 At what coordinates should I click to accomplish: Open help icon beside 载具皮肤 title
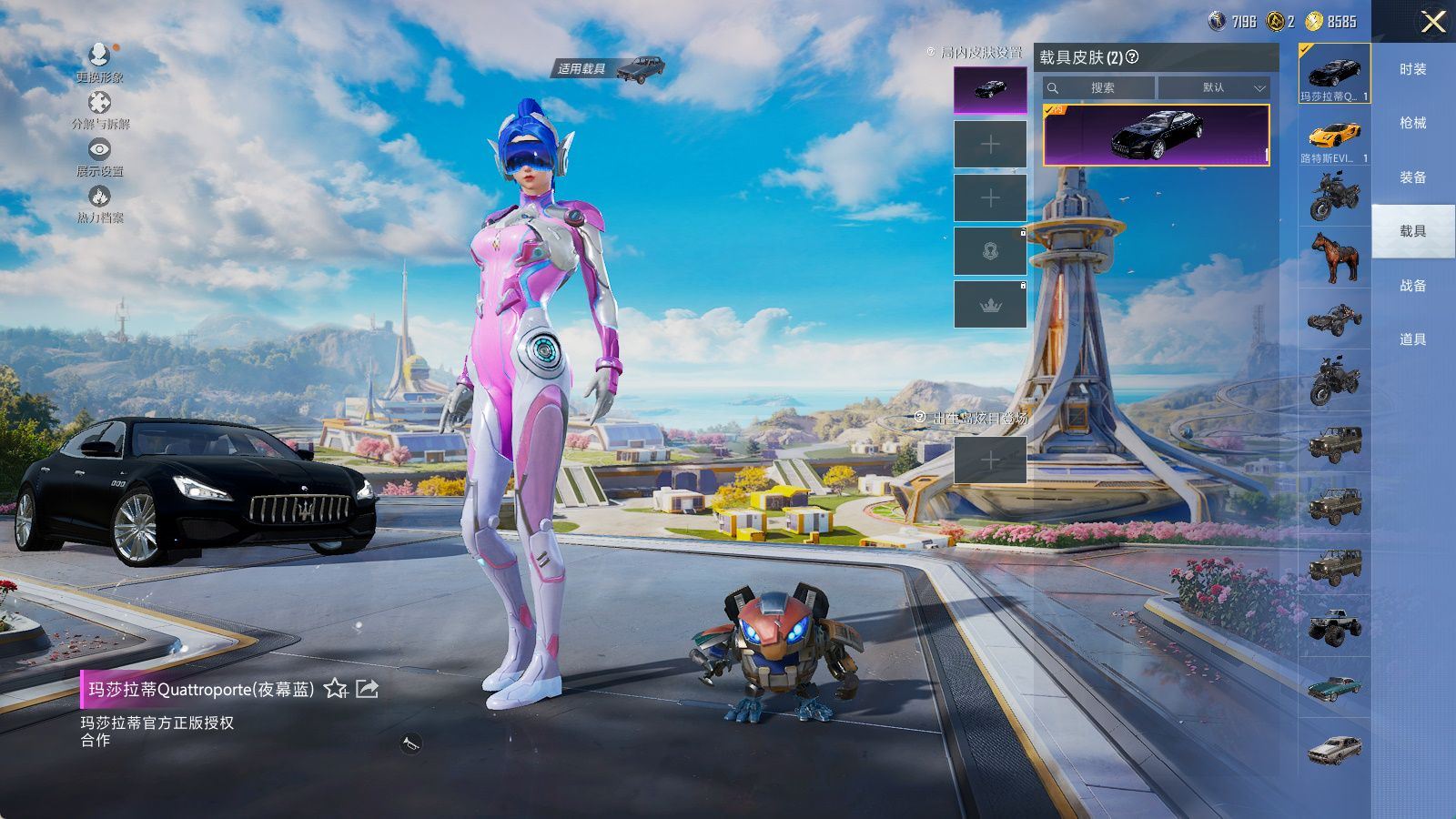click(x=1132, y=57)
